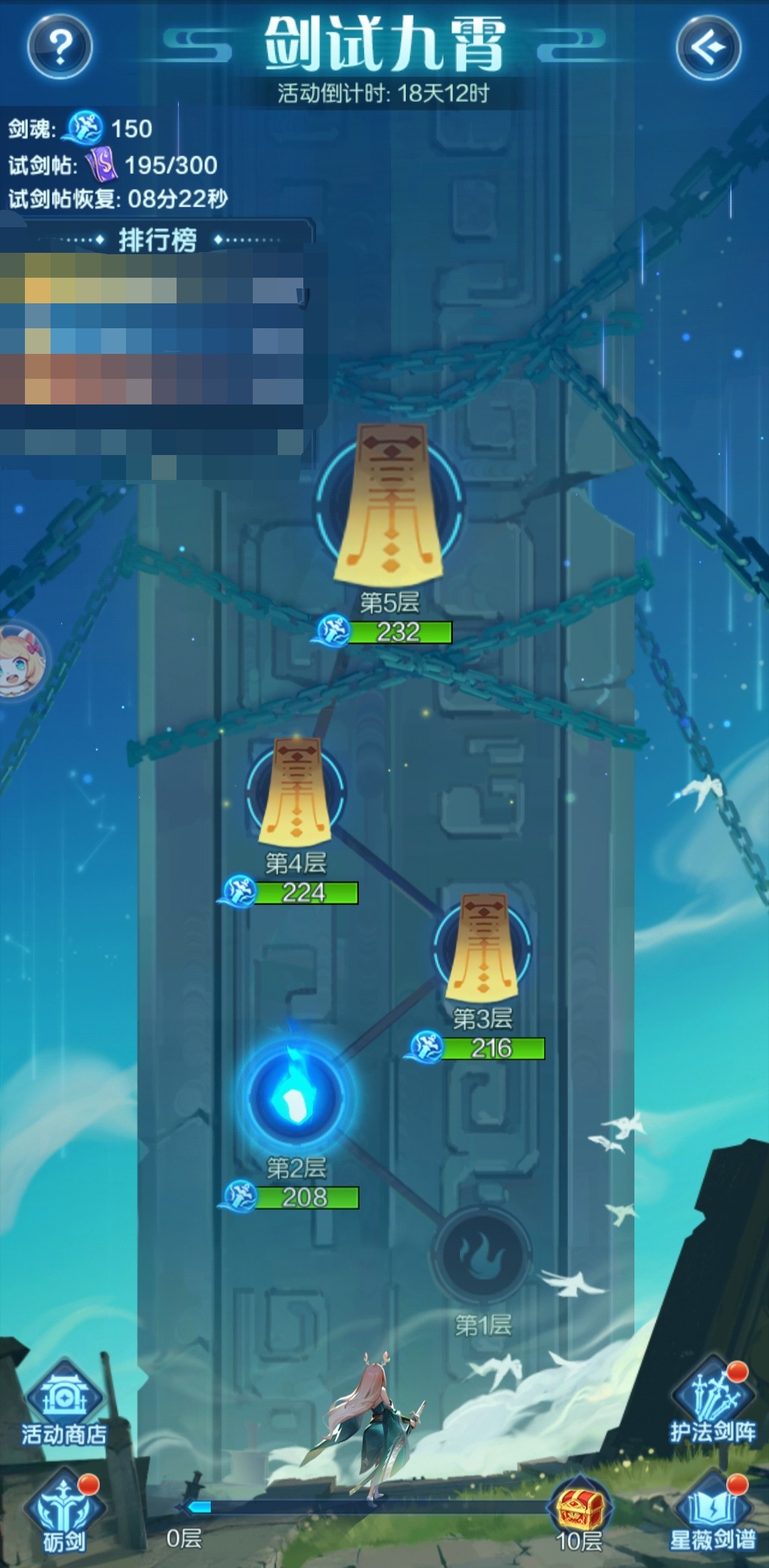Open the 星薇剑谱 sword manual
Viewport: 769px width, 1568px height.
pos(712,1511)
